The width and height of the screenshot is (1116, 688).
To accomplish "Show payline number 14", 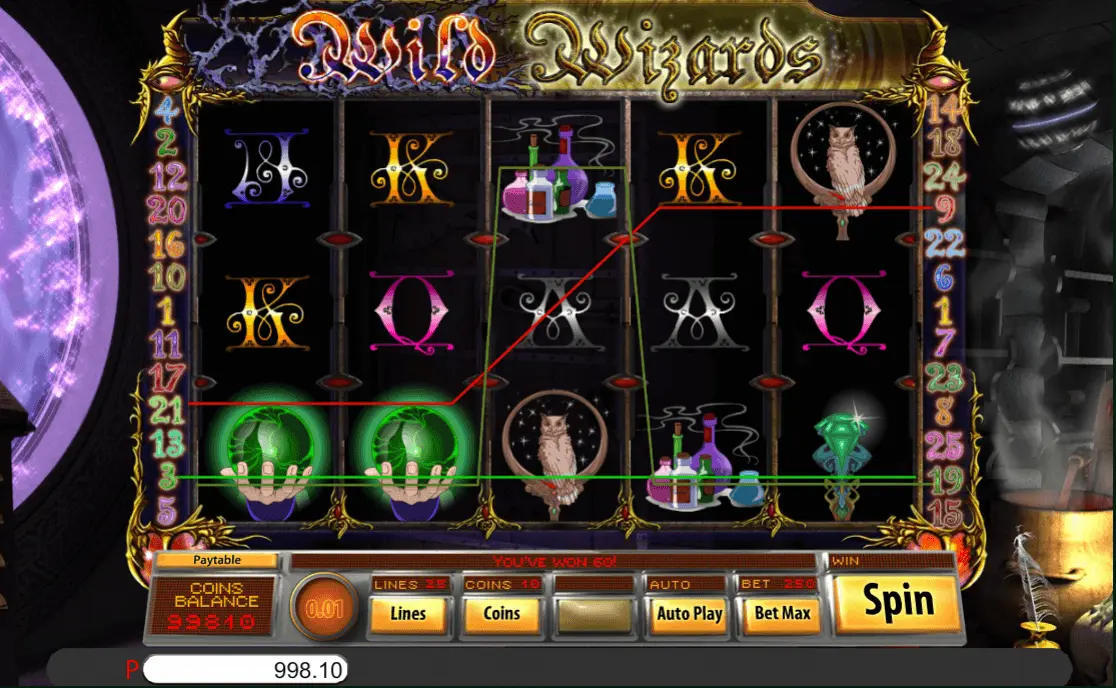I will coord(943,107).
